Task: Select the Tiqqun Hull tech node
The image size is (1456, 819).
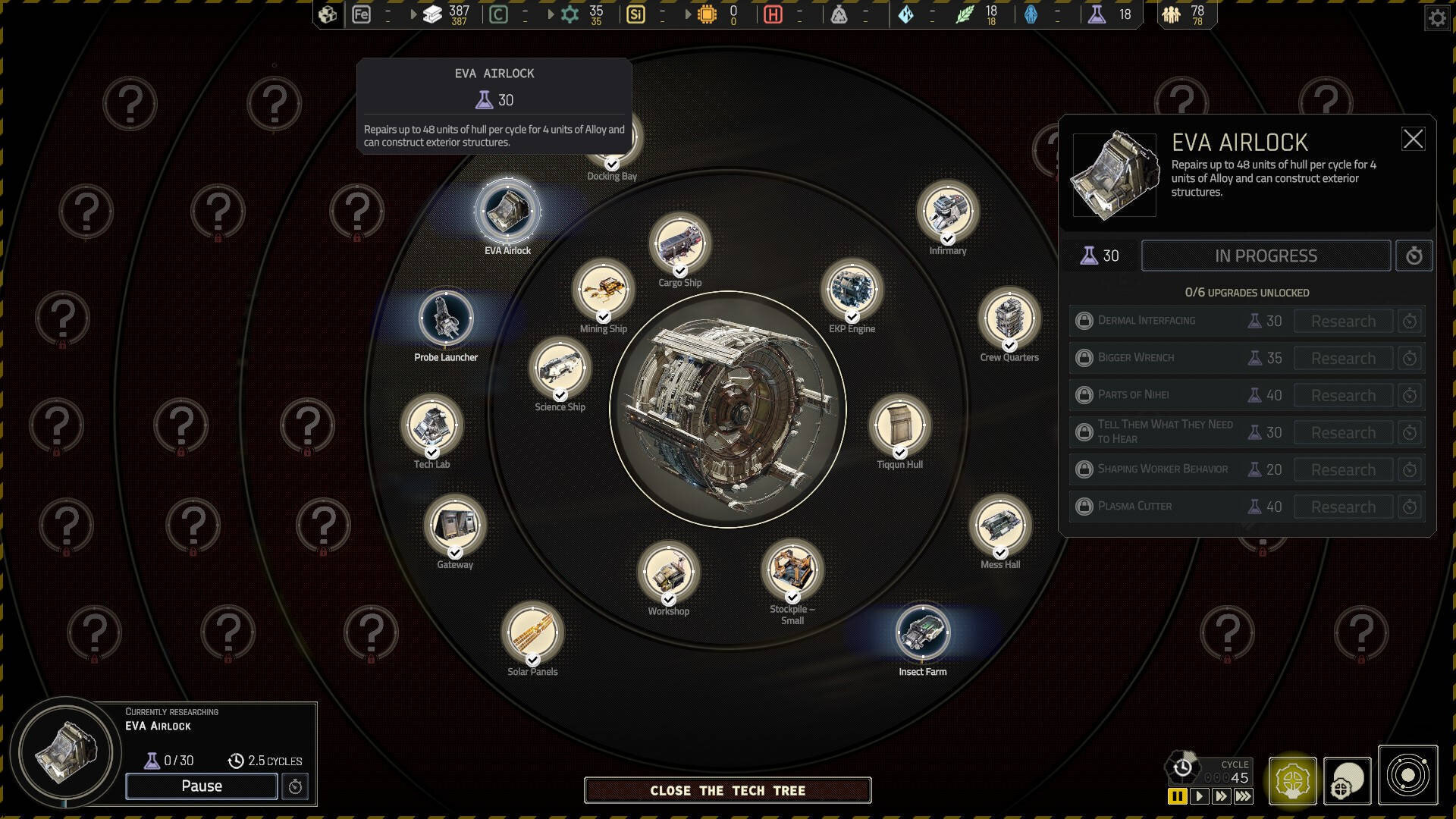Action: pyautogui.click(x=899, y=425)
